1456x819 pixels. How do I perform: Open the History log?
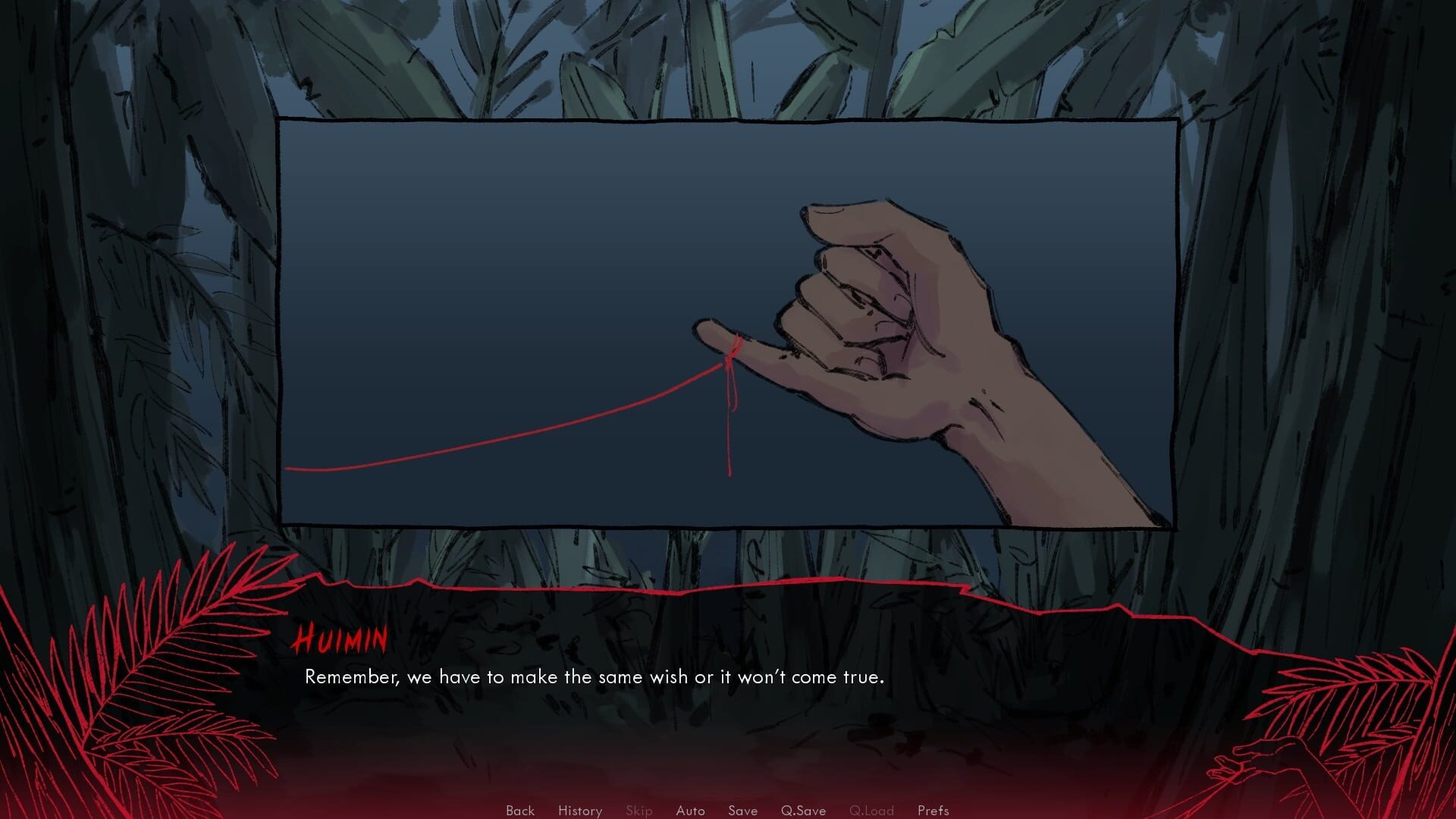click(x=579, y=811)
